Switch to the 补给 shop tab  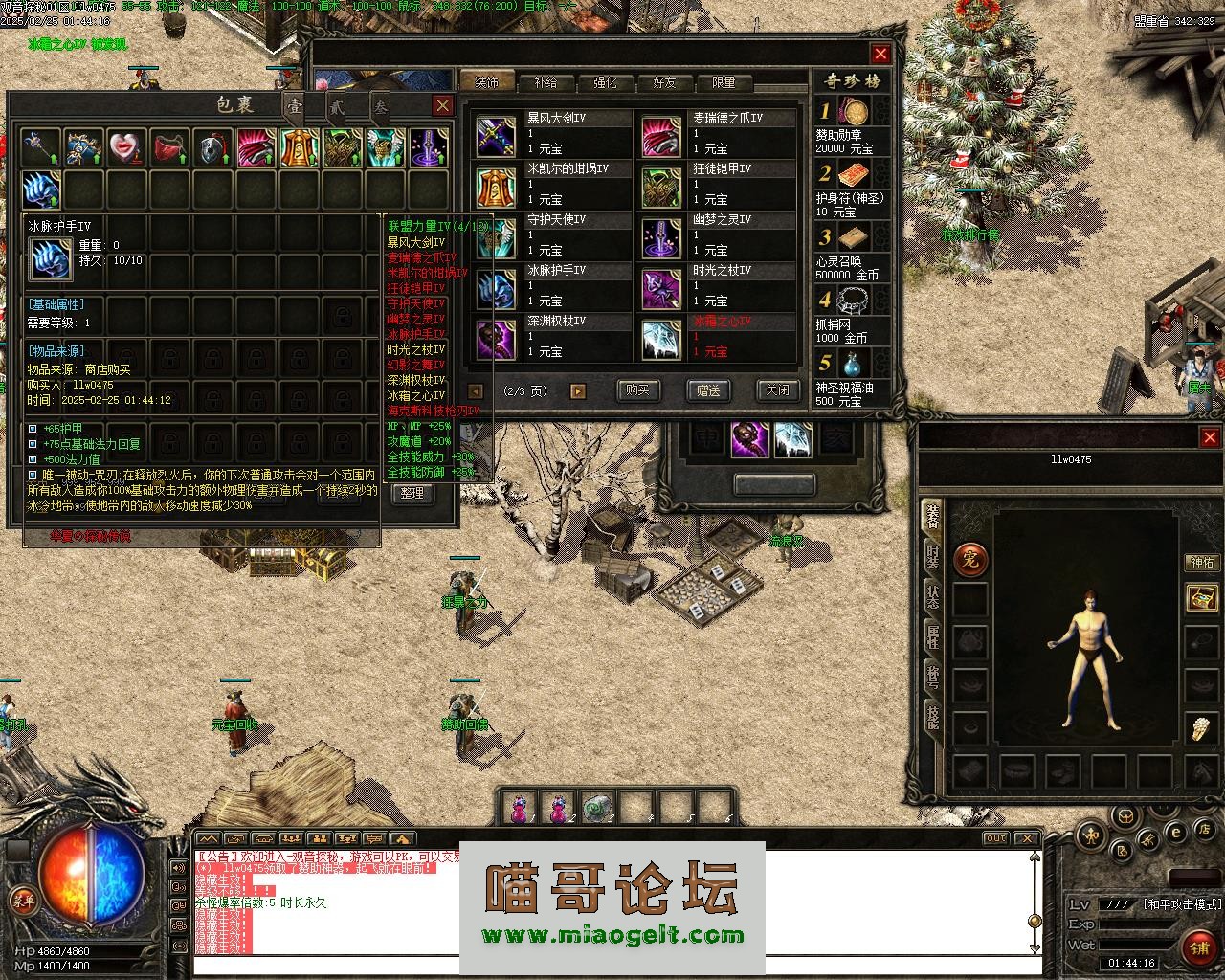click(546, 83)
